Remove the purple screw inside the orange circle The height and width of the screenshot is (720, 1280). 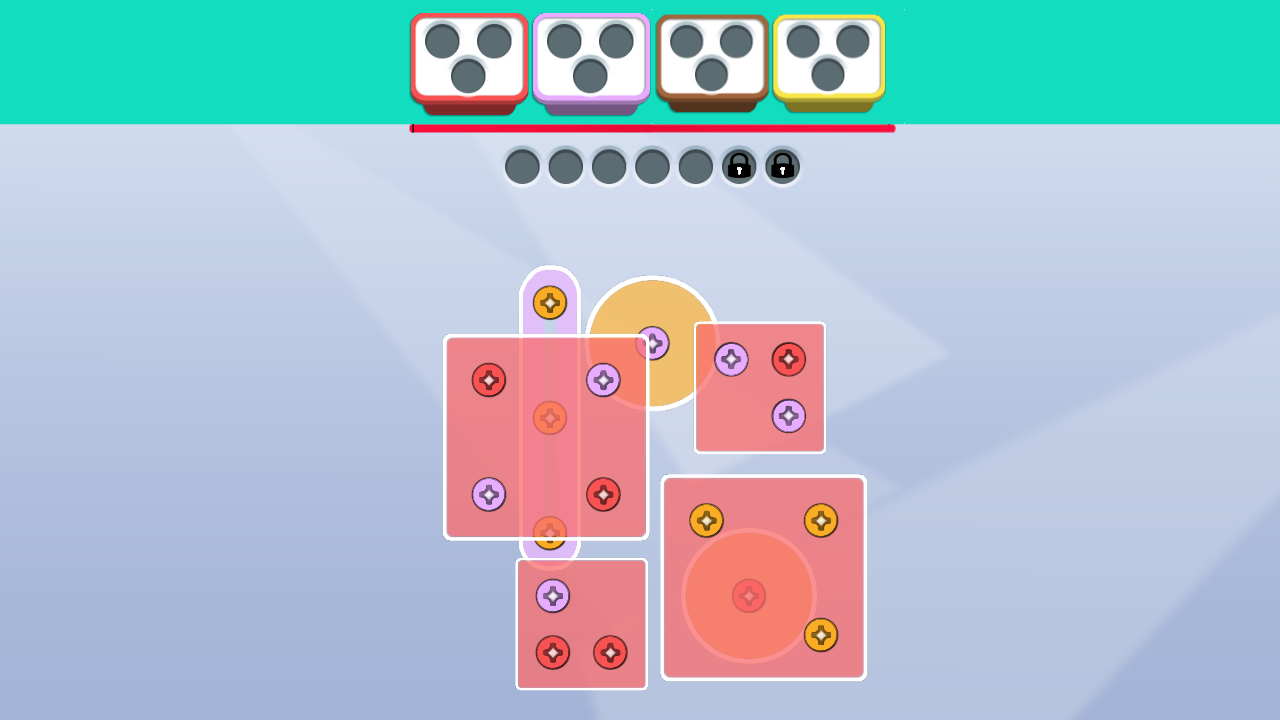point(655,343)
